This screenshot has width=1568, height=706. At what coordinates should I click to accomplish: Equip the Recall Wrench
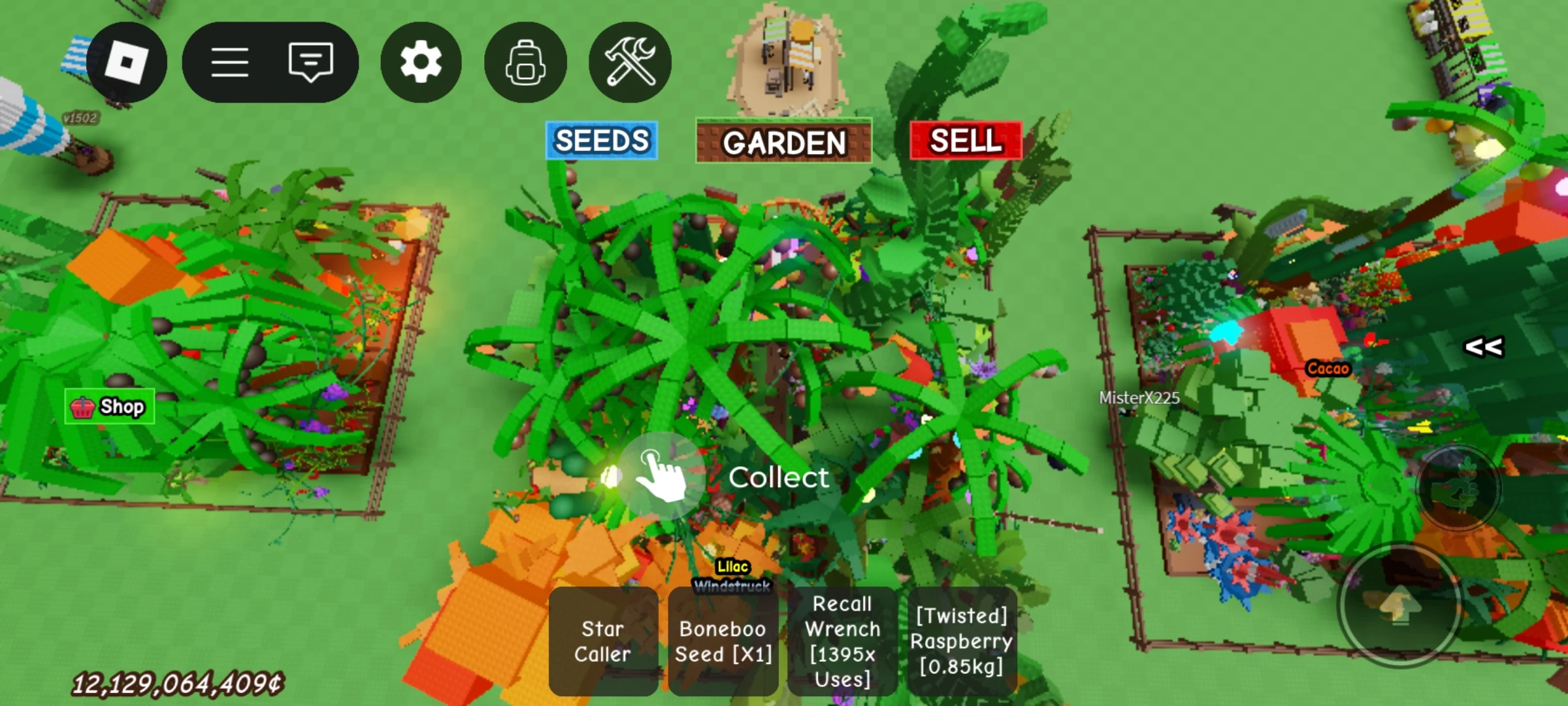tap(843, 641)
